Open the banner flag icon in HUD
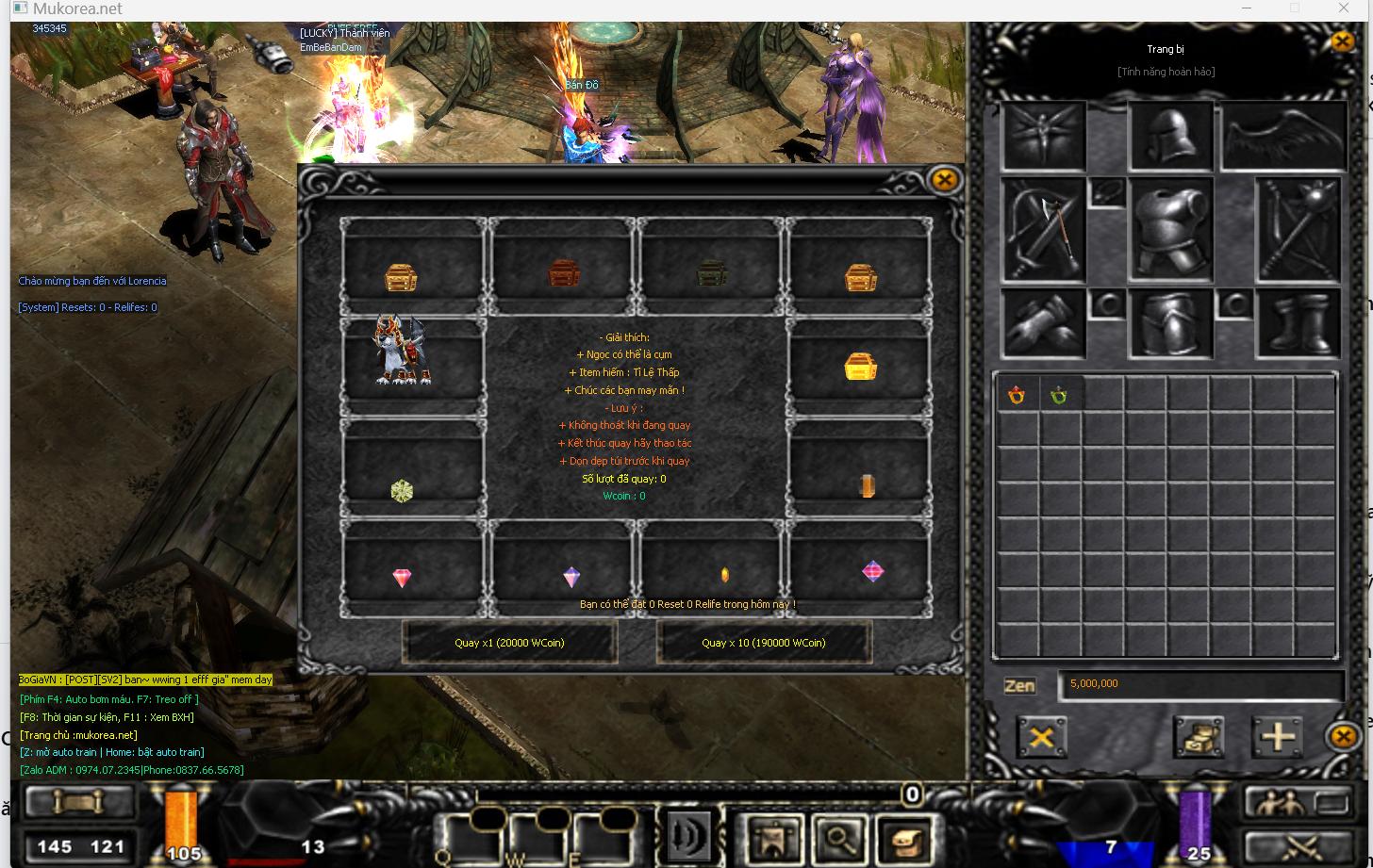Screen dimensions: 1373x868 (x=771, y=836)
